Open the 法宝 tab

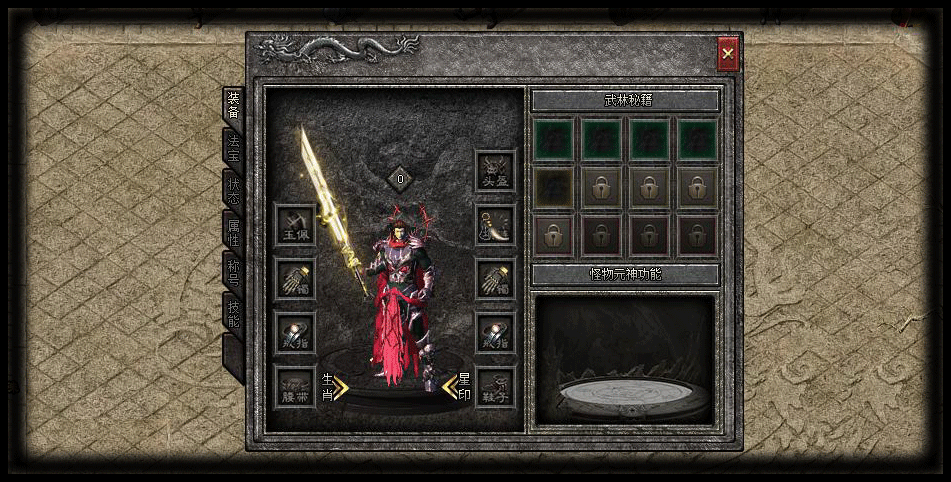coord(233,147)
